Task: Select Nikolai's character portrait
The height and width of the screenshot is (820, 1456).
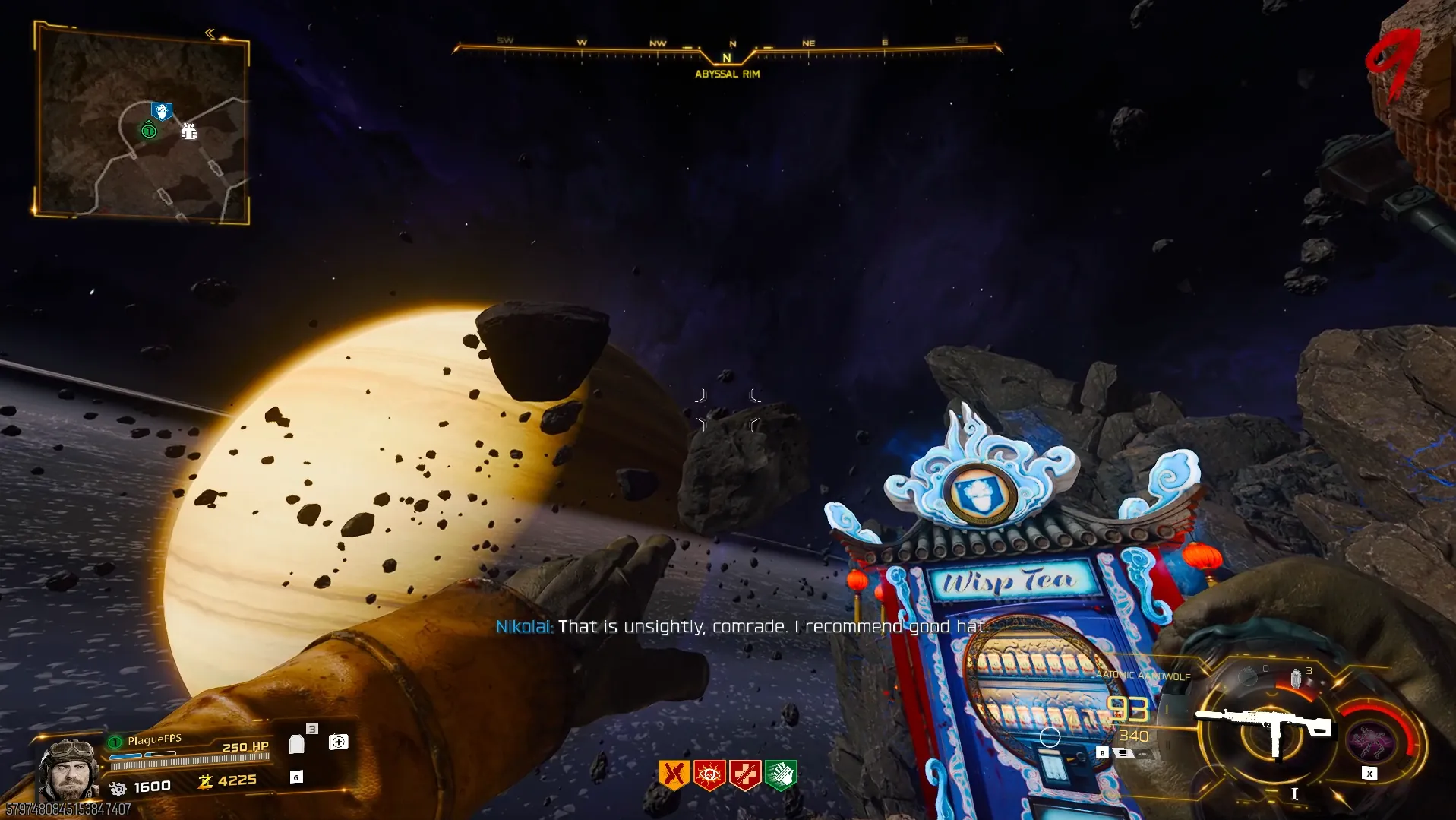Action: [x=69, y=769]
